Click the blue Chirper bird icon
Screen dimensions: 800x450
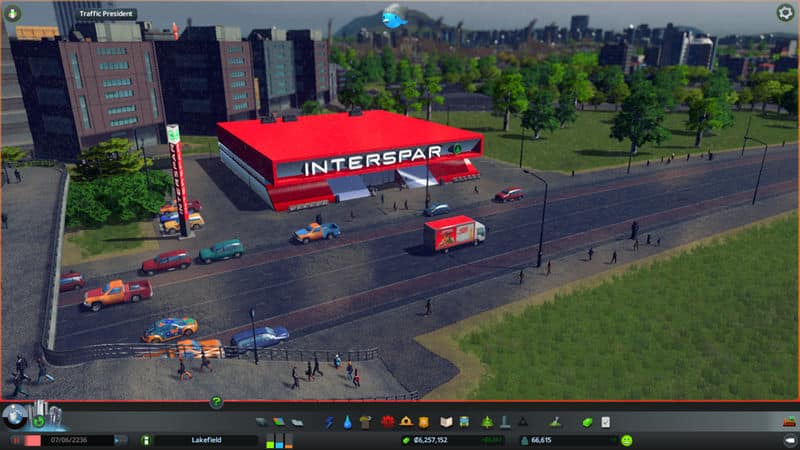pyautogui.click(x=395, y=19)
